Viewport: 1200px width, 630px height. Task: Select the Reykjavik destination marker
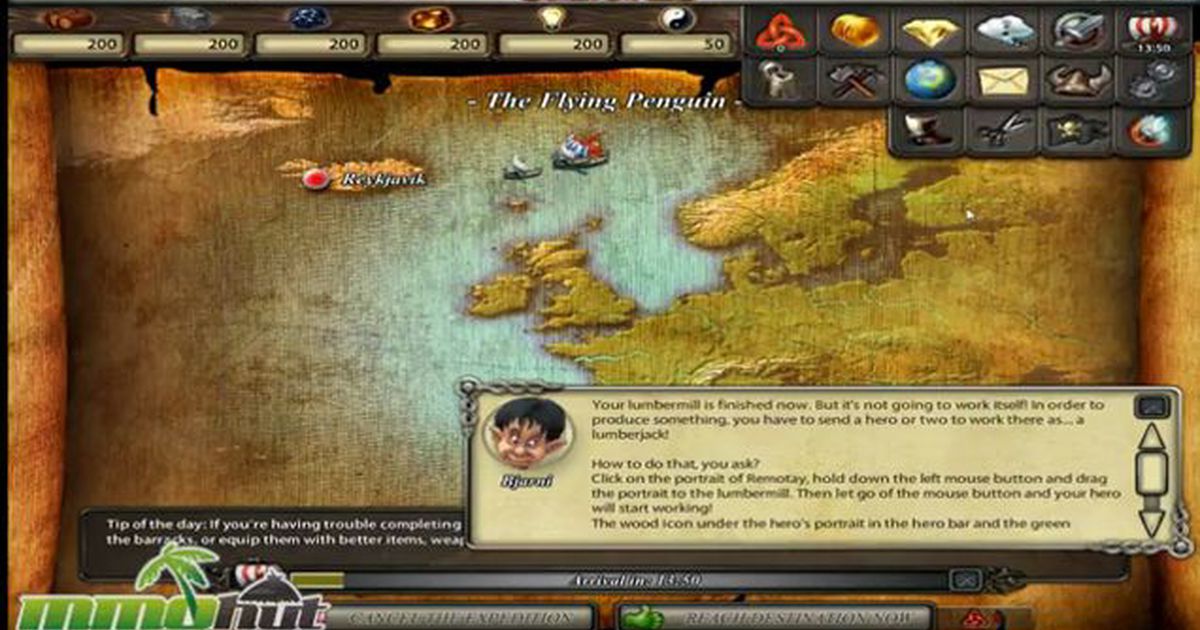click(x=316, y=178)
